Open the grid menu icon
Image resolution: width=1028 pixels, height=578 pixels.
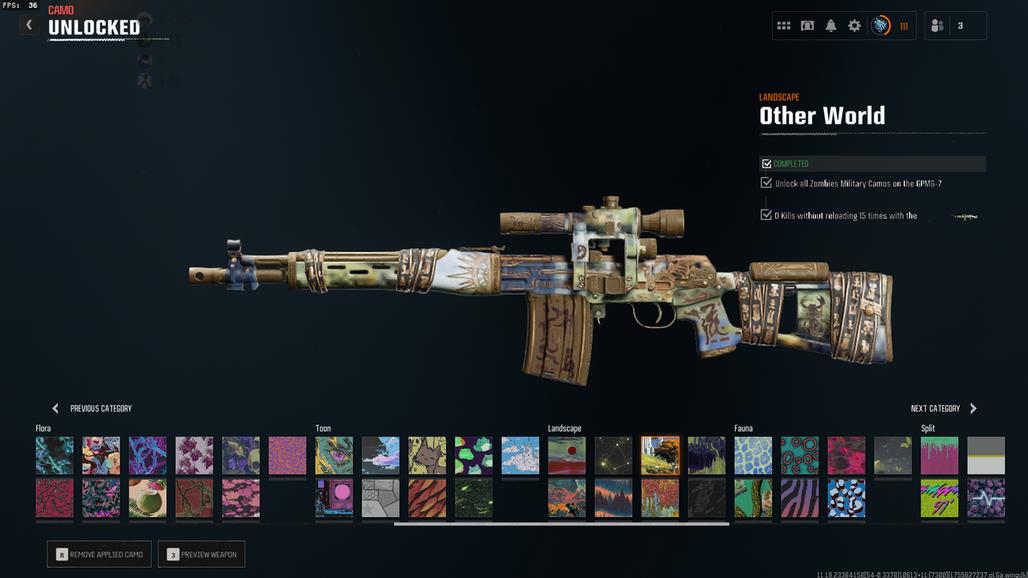[784, 26]
